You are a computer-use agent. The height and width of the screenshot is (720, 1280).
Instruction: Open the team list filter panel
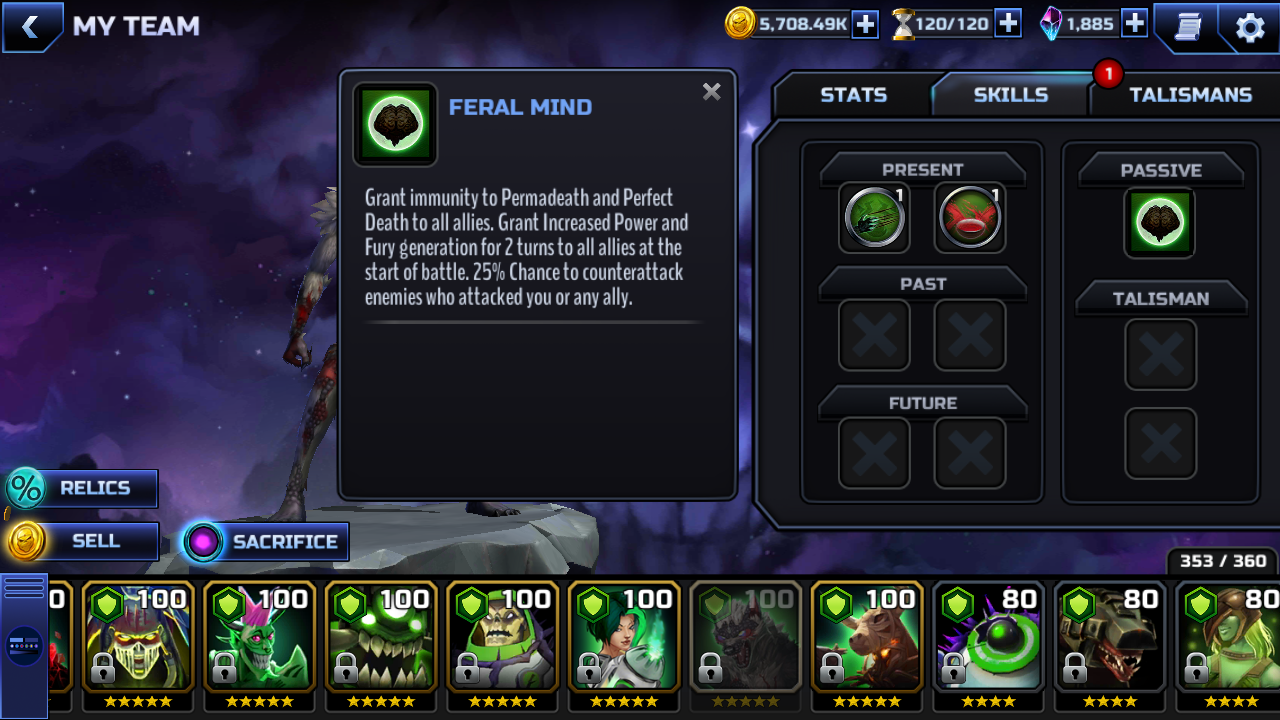24,645
